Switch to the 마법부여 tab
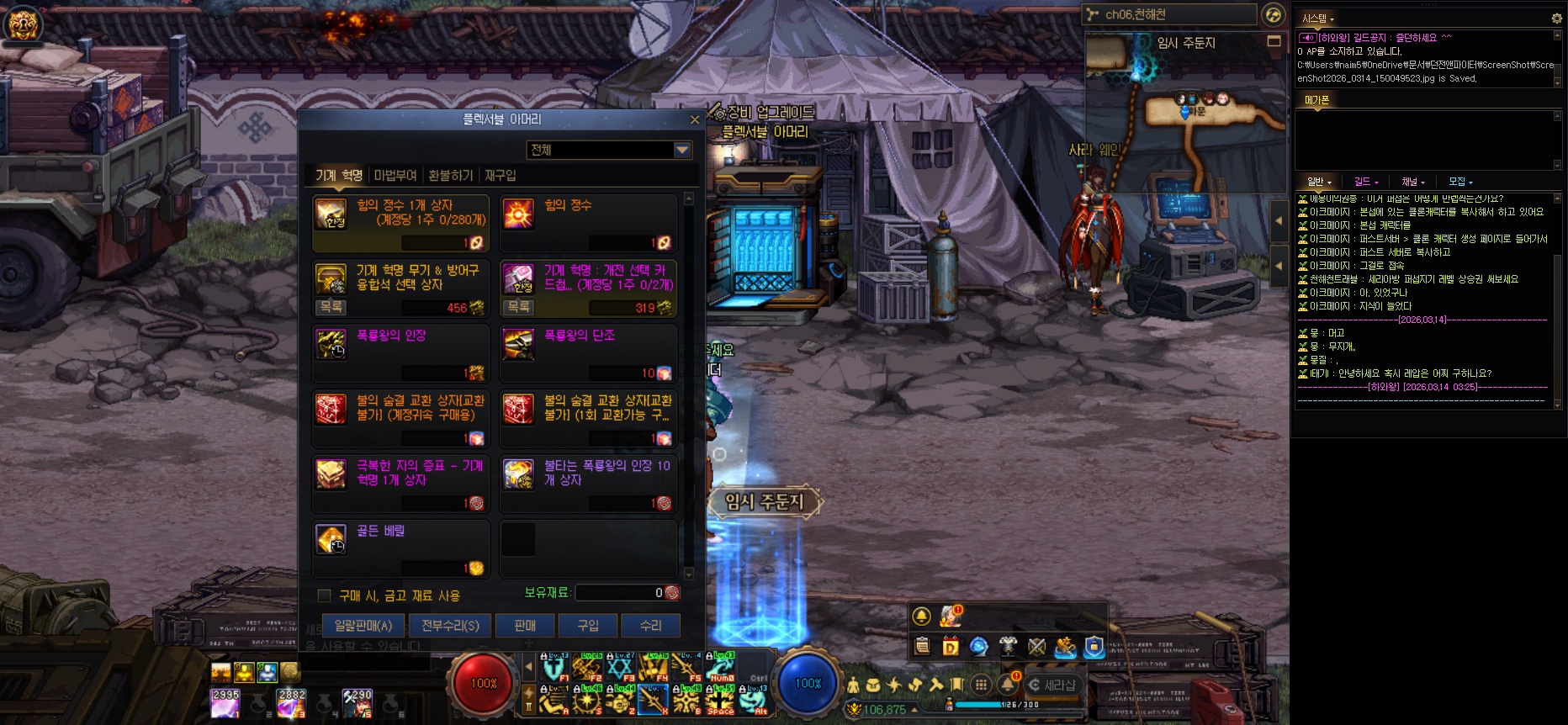Viewport: 1568px width, 725px height. pyautogui.click(x=395, y=175)
